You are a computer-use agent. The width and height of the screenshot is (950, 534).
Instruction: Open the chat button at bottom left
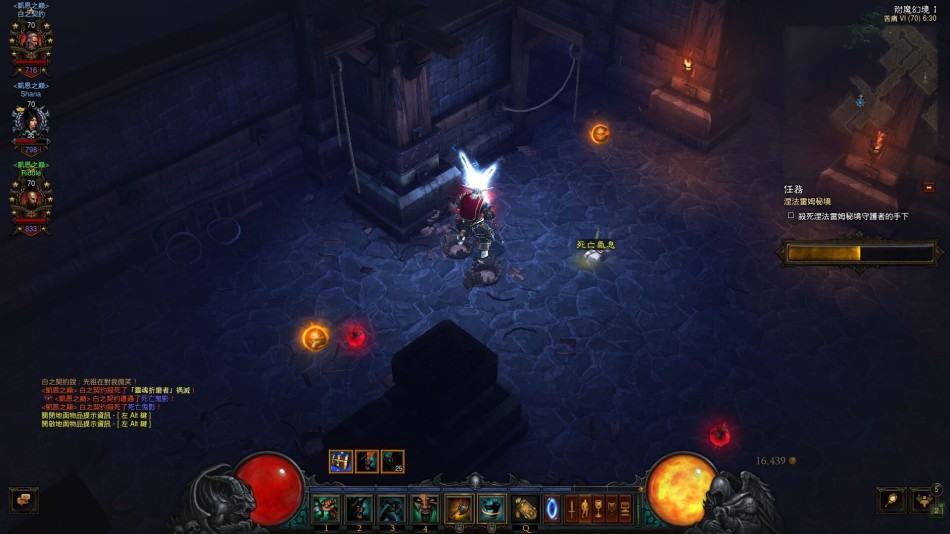coord(23,499)
